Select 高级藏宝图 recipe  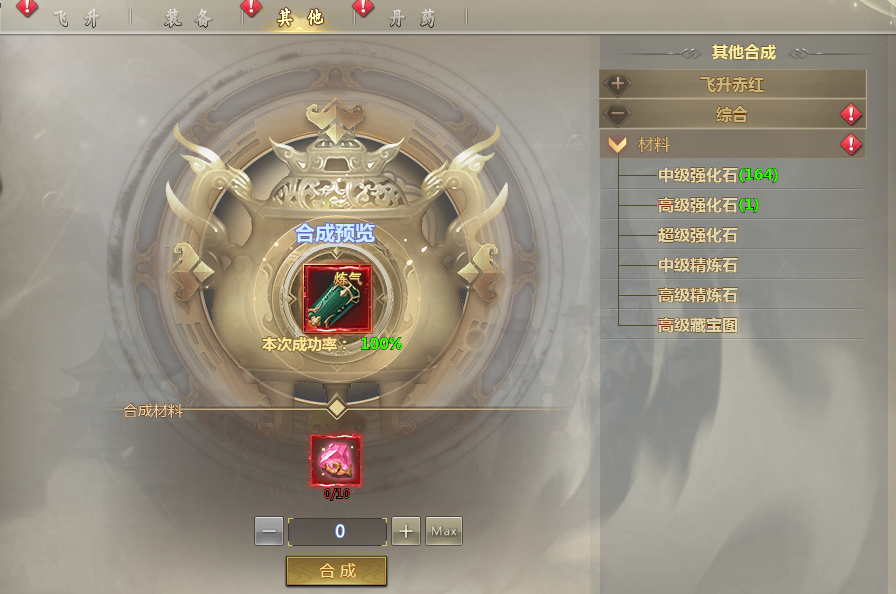[x=698, y=325]
